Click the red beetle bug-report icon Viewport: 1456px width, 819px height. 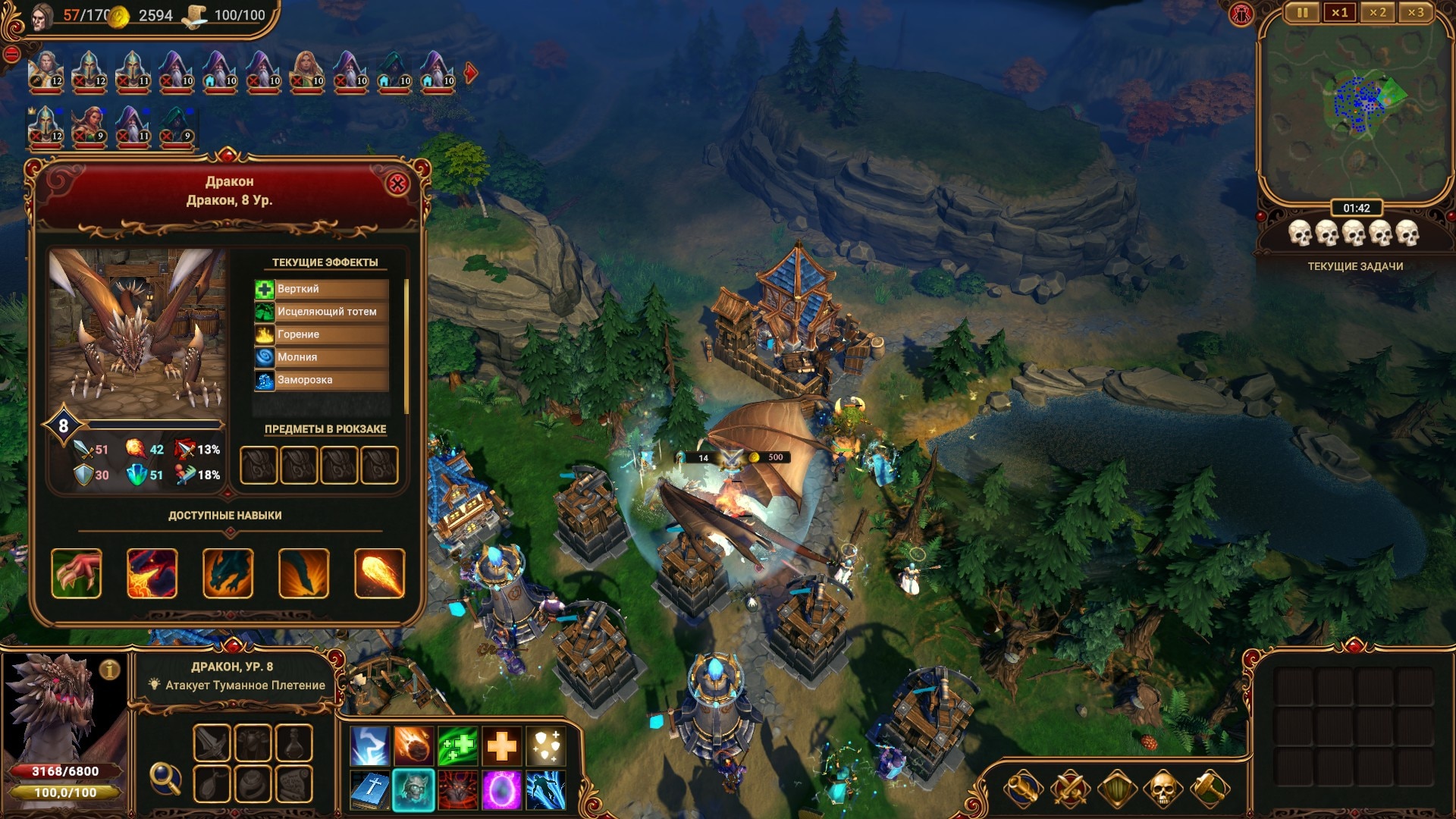point(1241,14)
